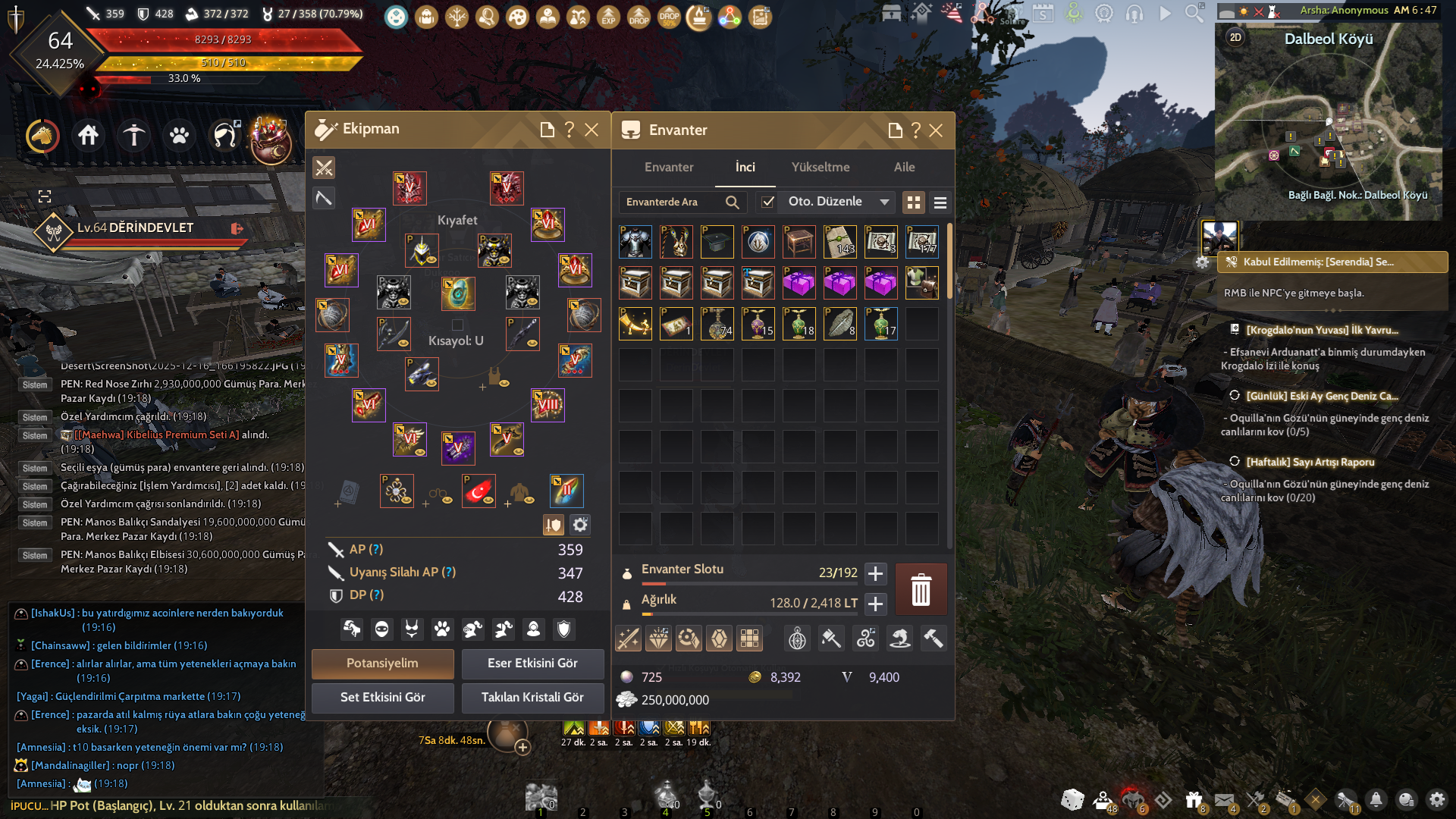
Task: Toggle the Oto. Düzenle checkbox
Action: 768,202
